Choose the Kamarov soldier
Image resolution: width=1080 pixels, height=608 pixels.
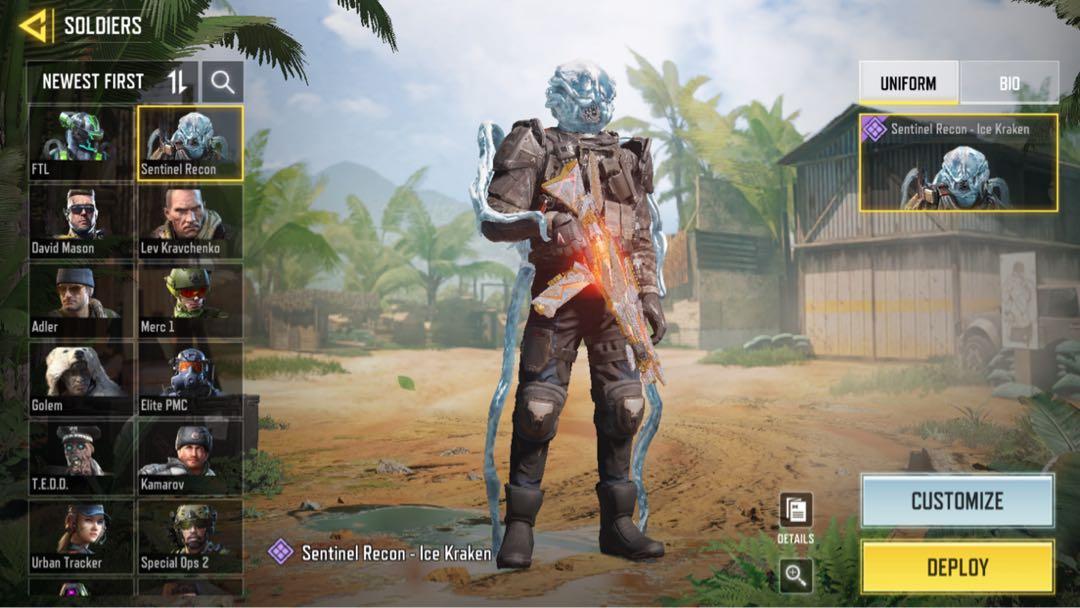[x=190, y=457]
